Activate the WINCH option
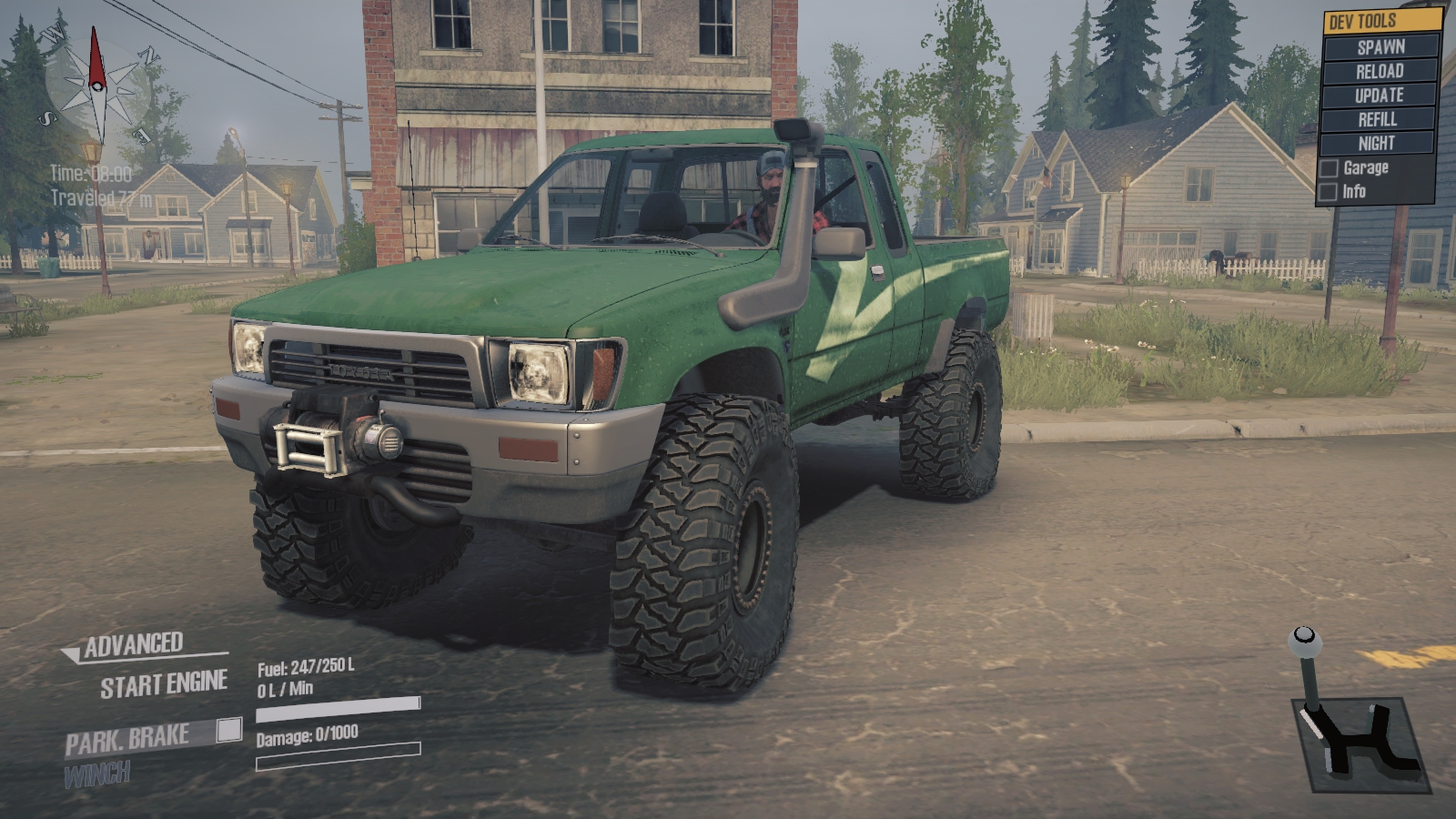Viewport: 1456px width, 819px height. [97, 774]
